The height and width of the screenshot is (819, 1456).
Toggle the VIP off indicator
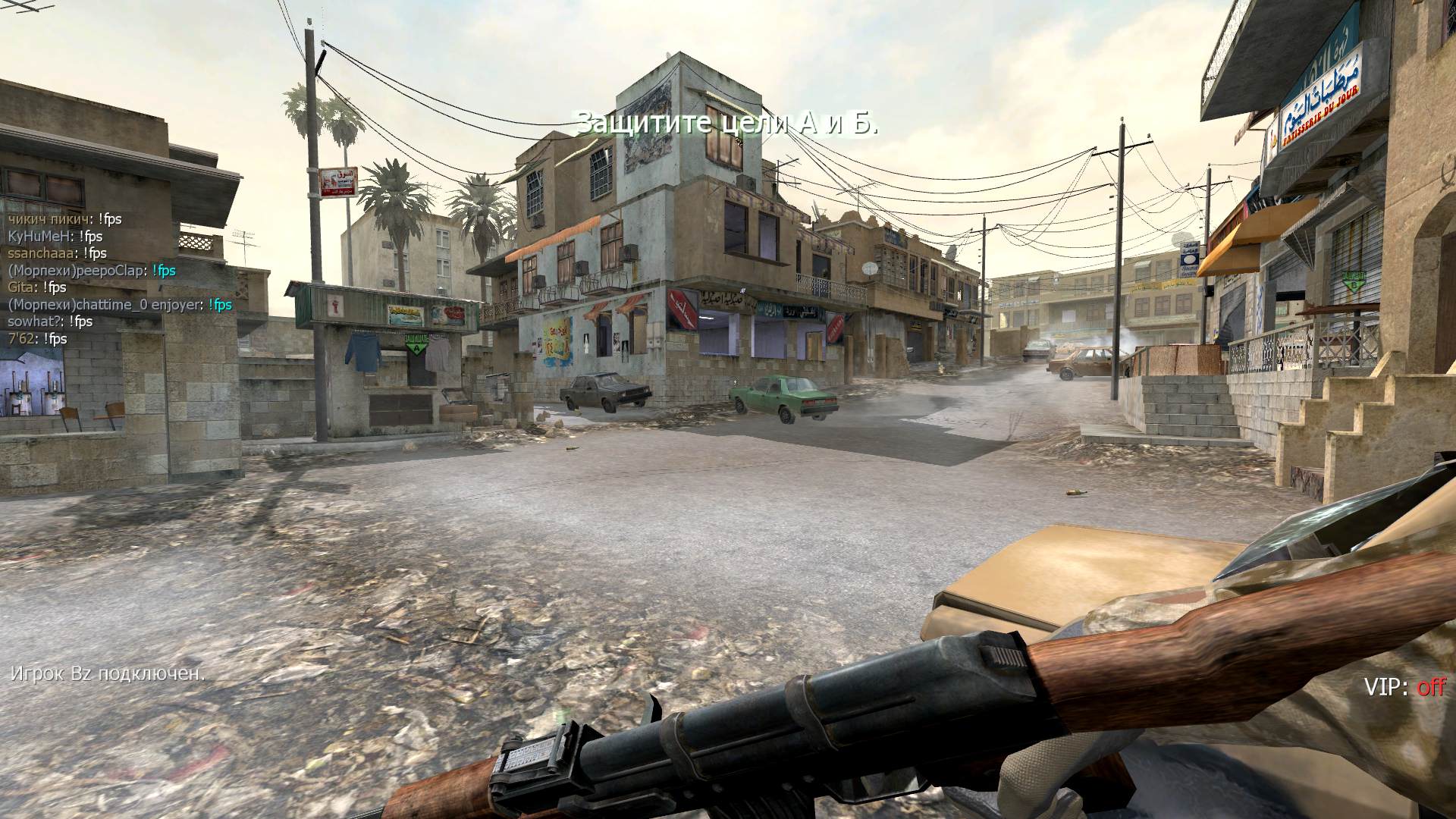[x=1404, y=687]
